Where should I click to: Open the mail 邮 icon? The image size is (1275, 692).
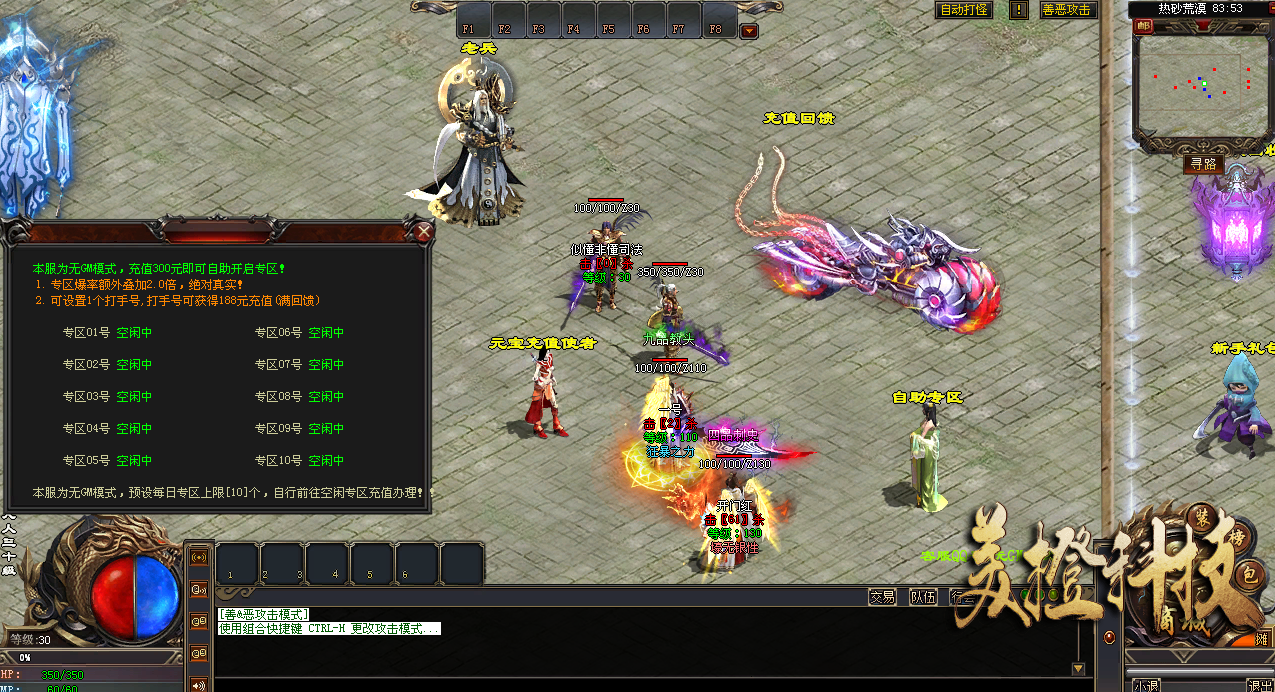[x=1144, y=27]
